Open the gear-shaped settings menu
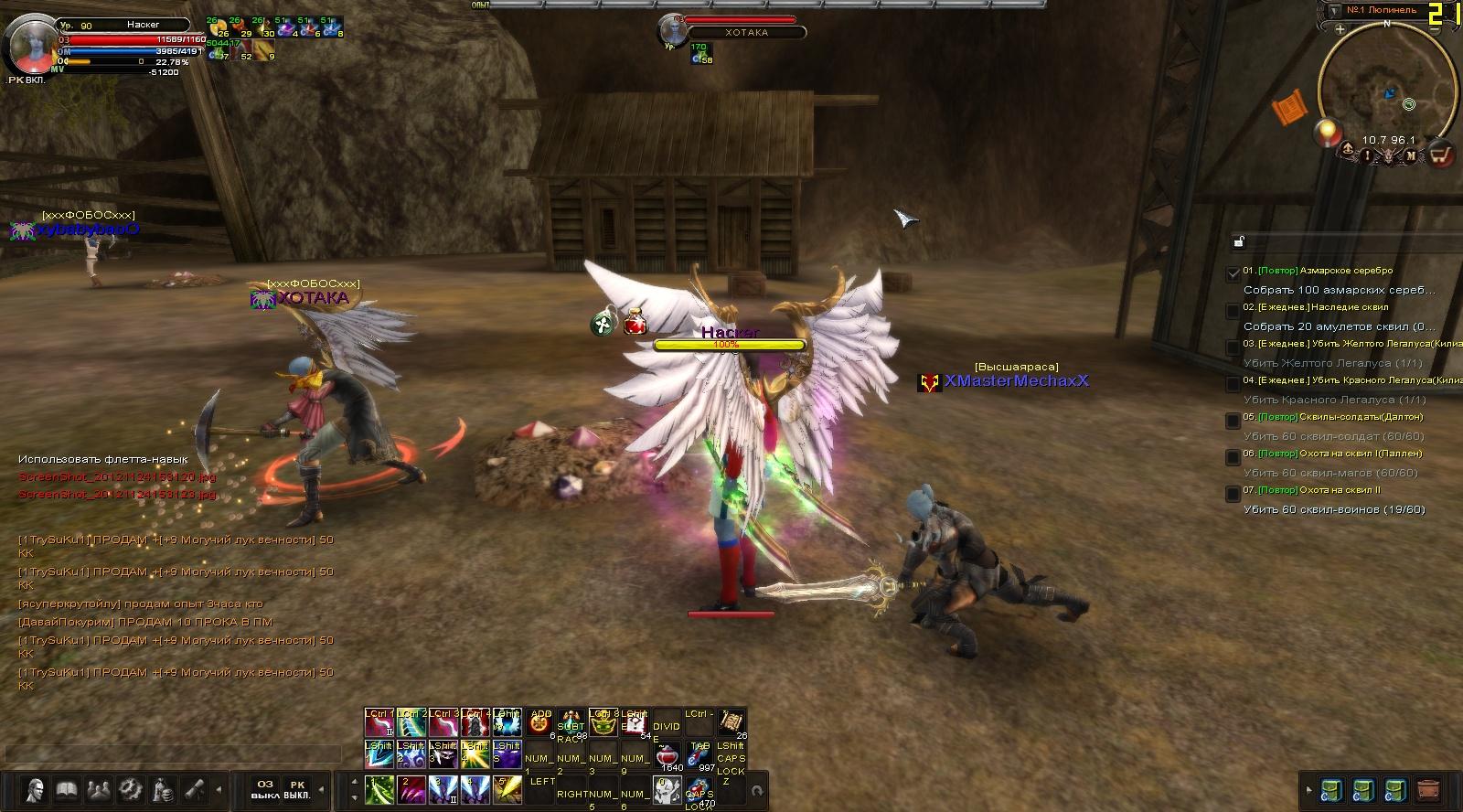Screen dimensions: 1463x812 (130, 789)
